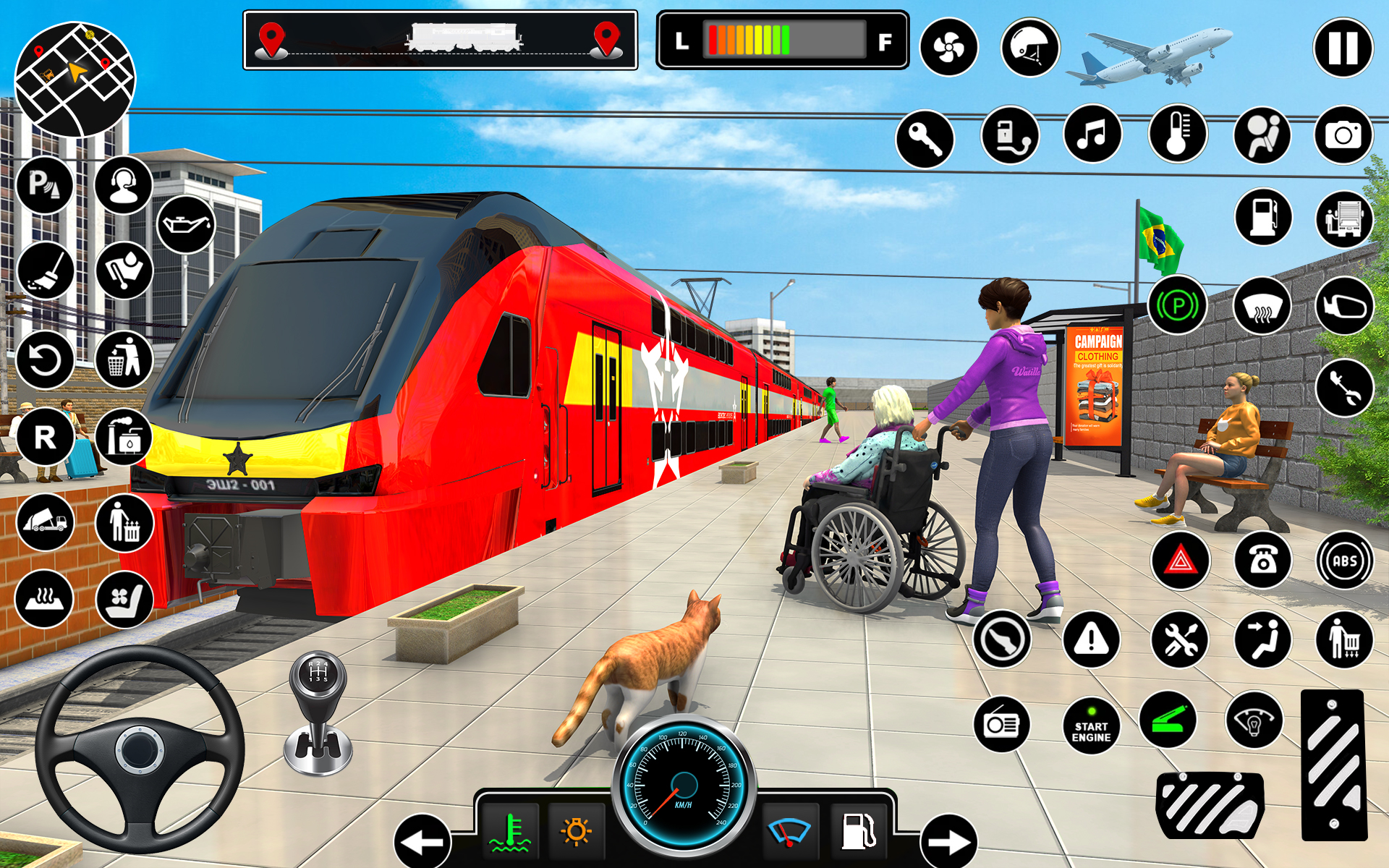
Task: Play in-game music
Action: pyautogui.click(x=1094, y=135)
